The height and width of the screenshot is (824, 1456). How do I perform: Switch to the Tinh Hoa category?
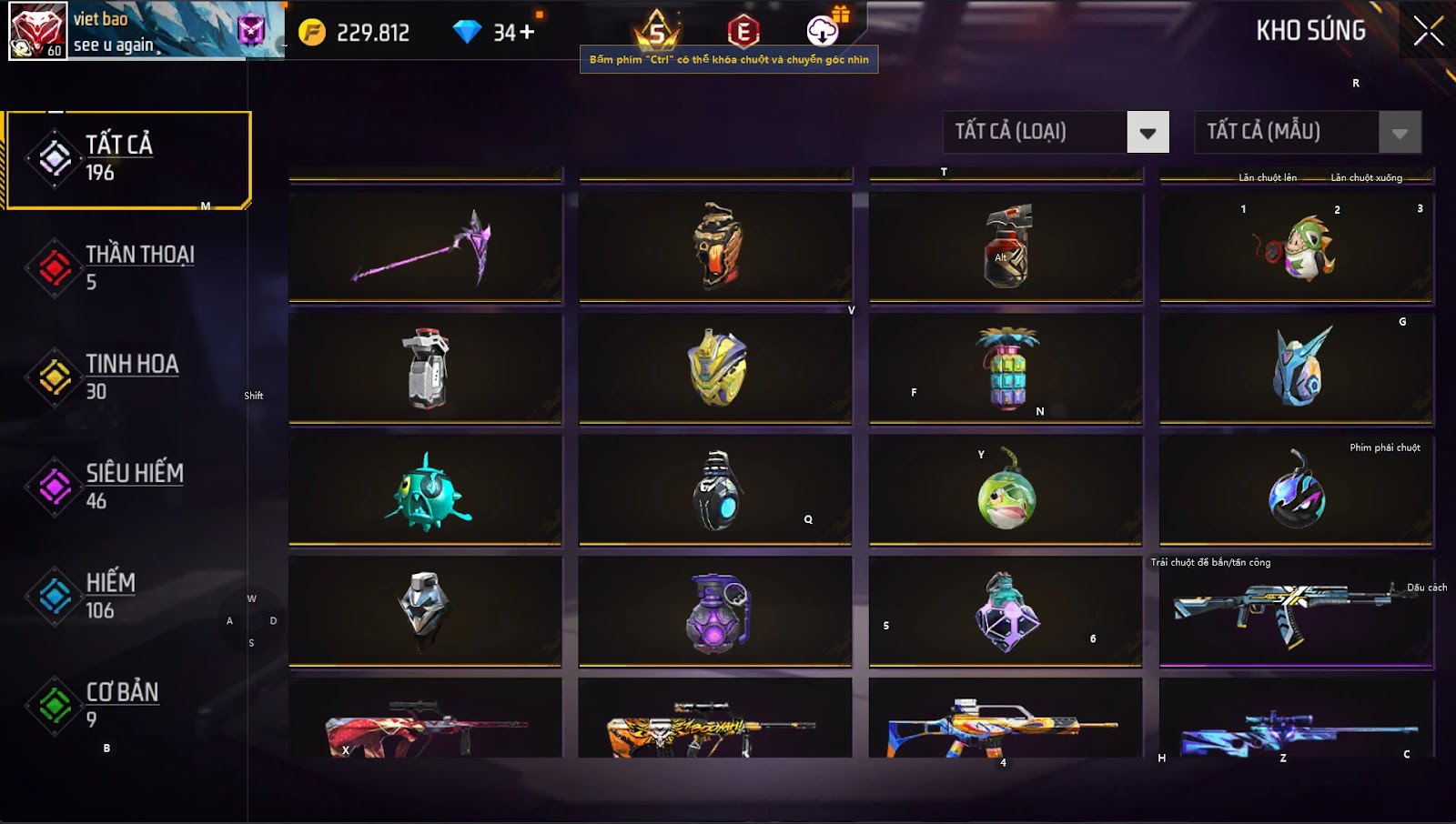point(127,377)
